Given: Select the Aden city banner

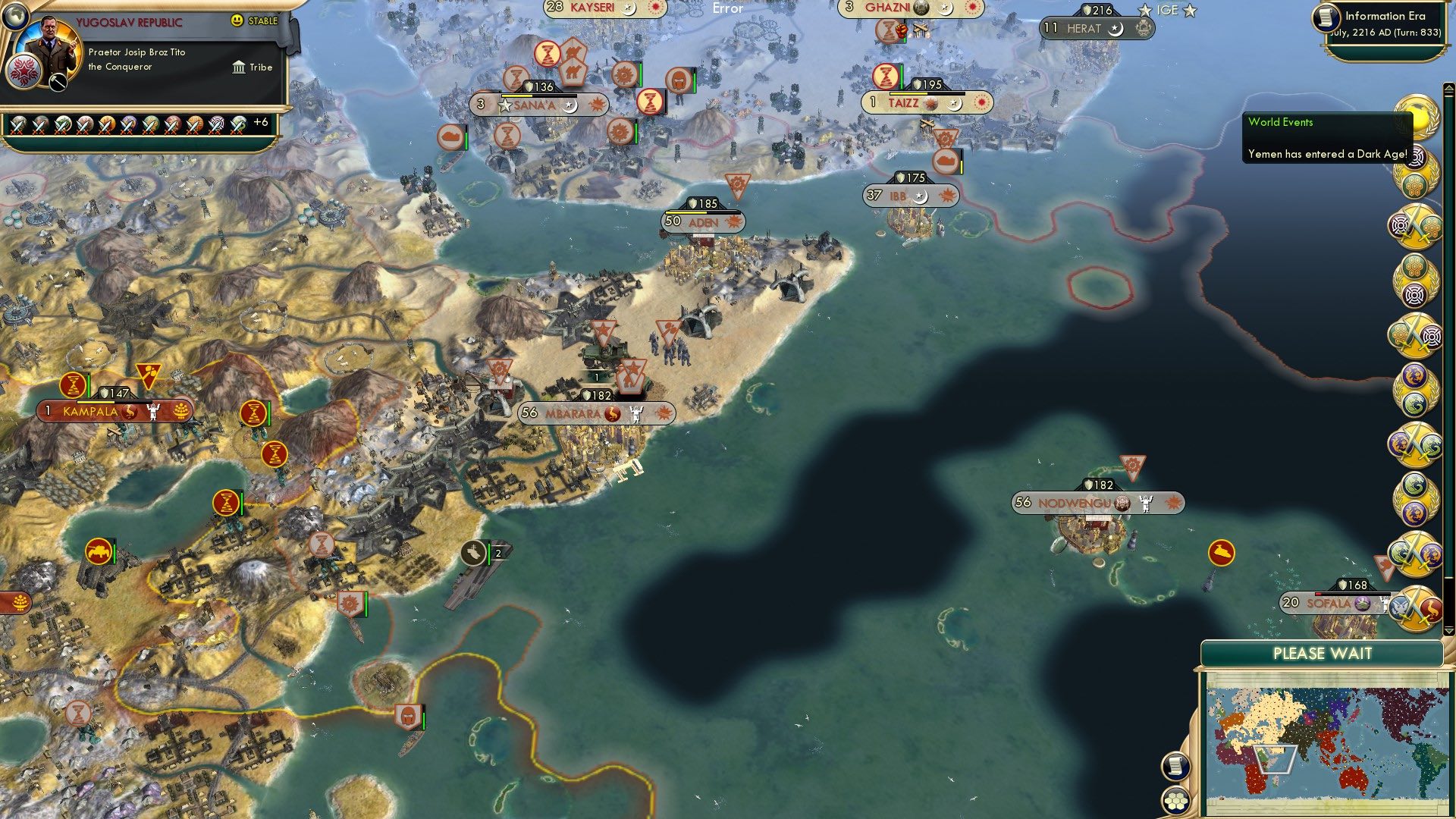Looking at the screenshot, I should point(701,221).
